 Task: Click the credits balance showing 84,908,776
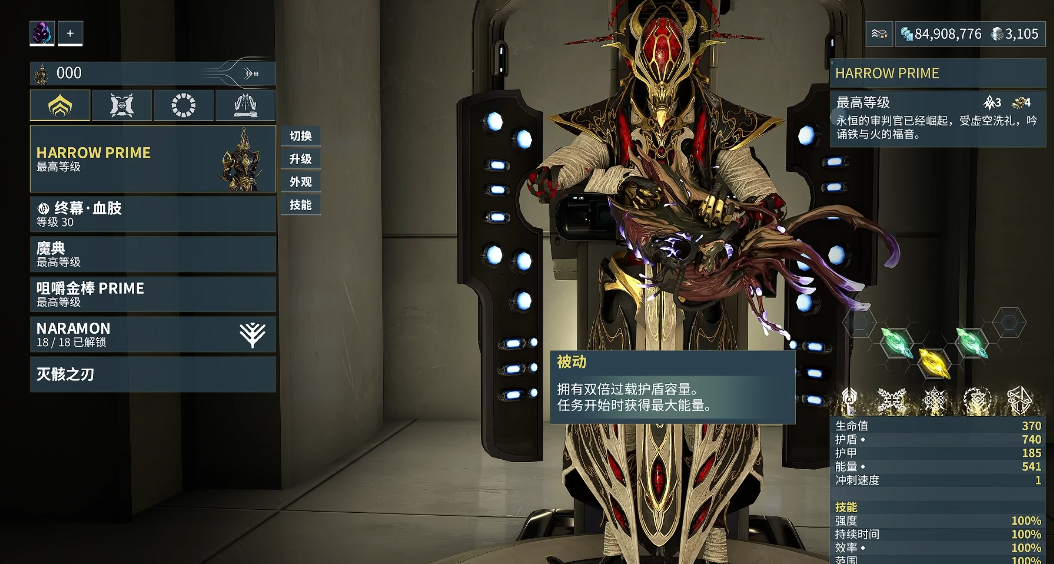tap(940, 34)
